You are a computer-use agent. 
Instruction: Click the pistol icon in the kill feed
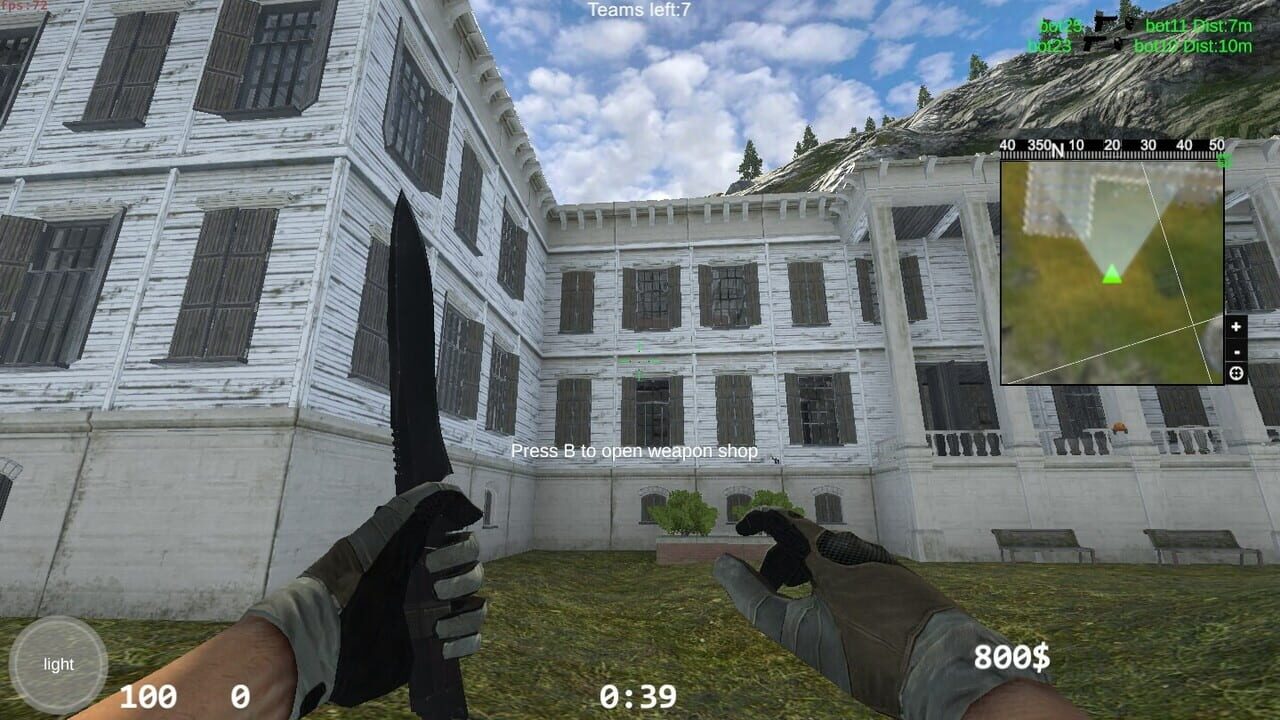coord(1097,43)
